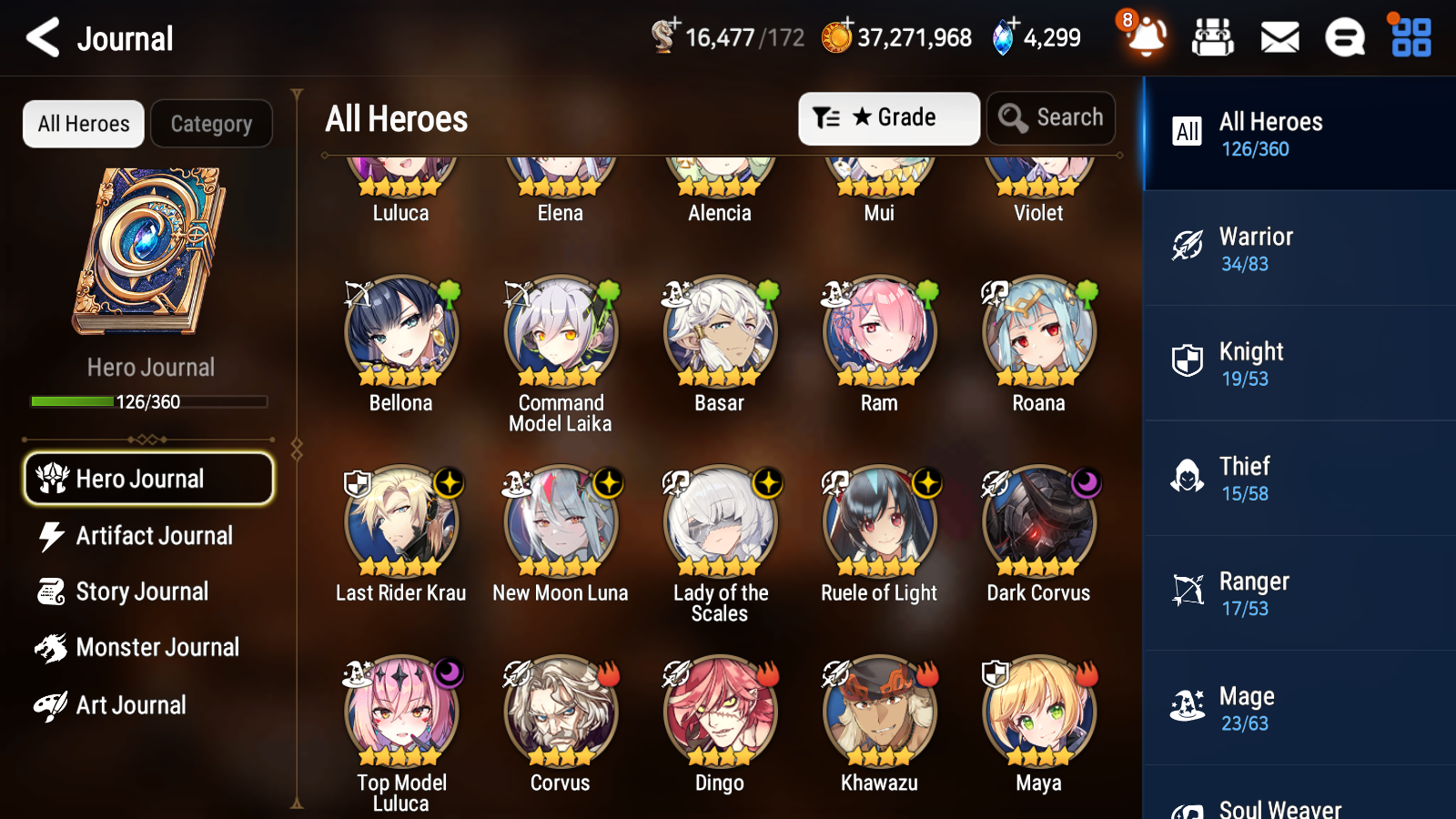Image resolution: width=1456 pixels, height=819 pixels.
Task: Open the notifications bell
Action: (x=1146, y=39)
